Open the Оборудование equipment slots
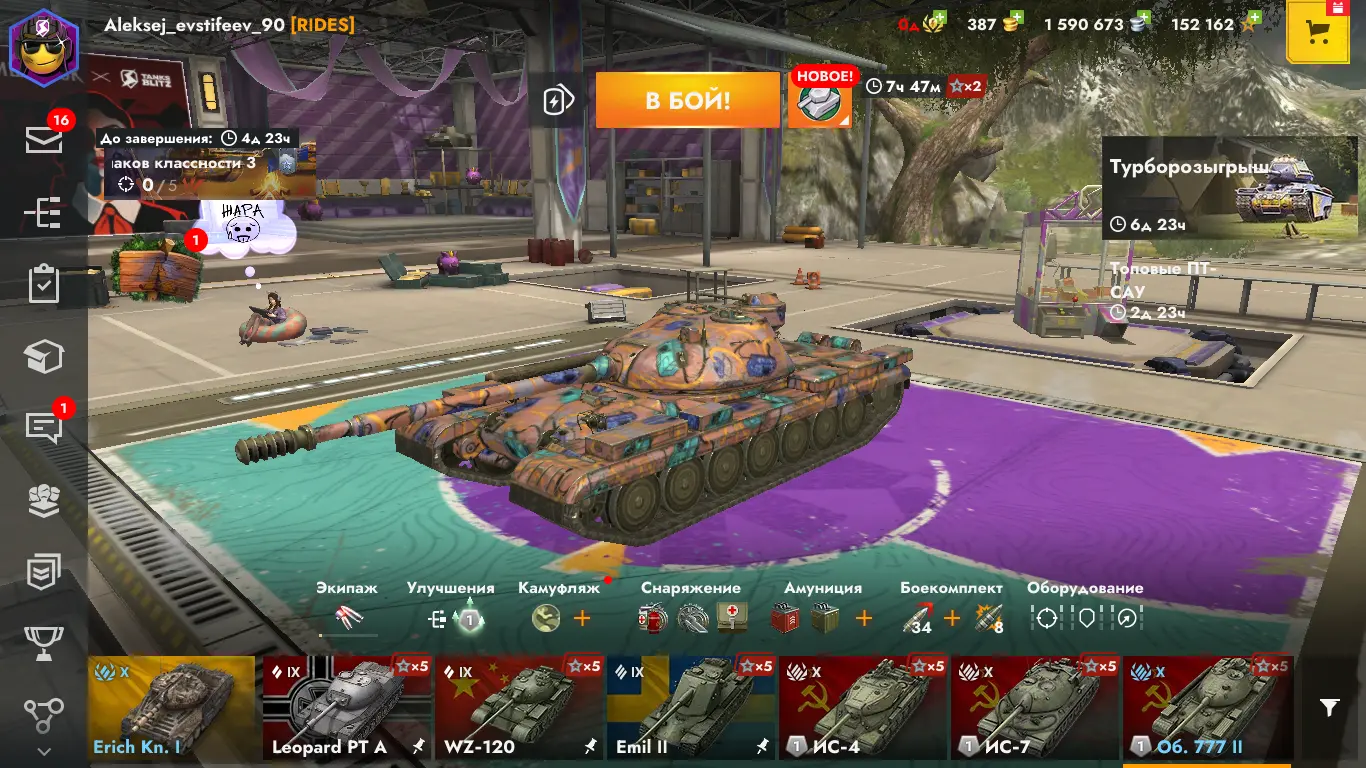The height and width of the screenshot is (768, 1366). click(1085, 618)
